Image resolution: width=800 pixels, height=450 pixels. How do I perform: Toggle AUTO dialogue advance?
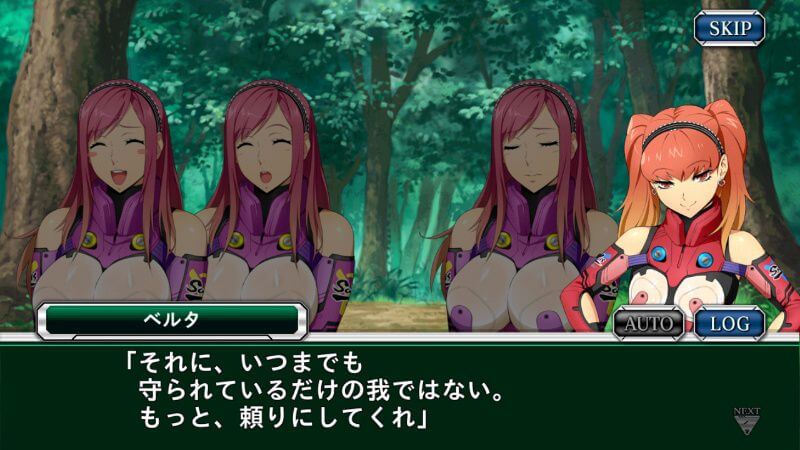point(648,323)
